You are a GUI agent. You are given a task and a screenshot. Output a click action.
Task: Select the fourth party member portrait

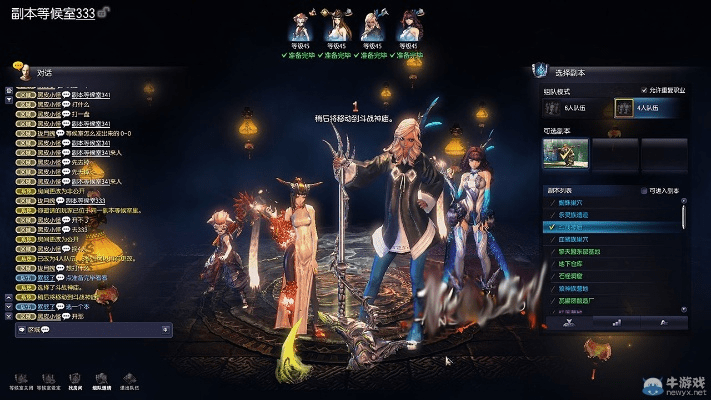tap(408, 25)
